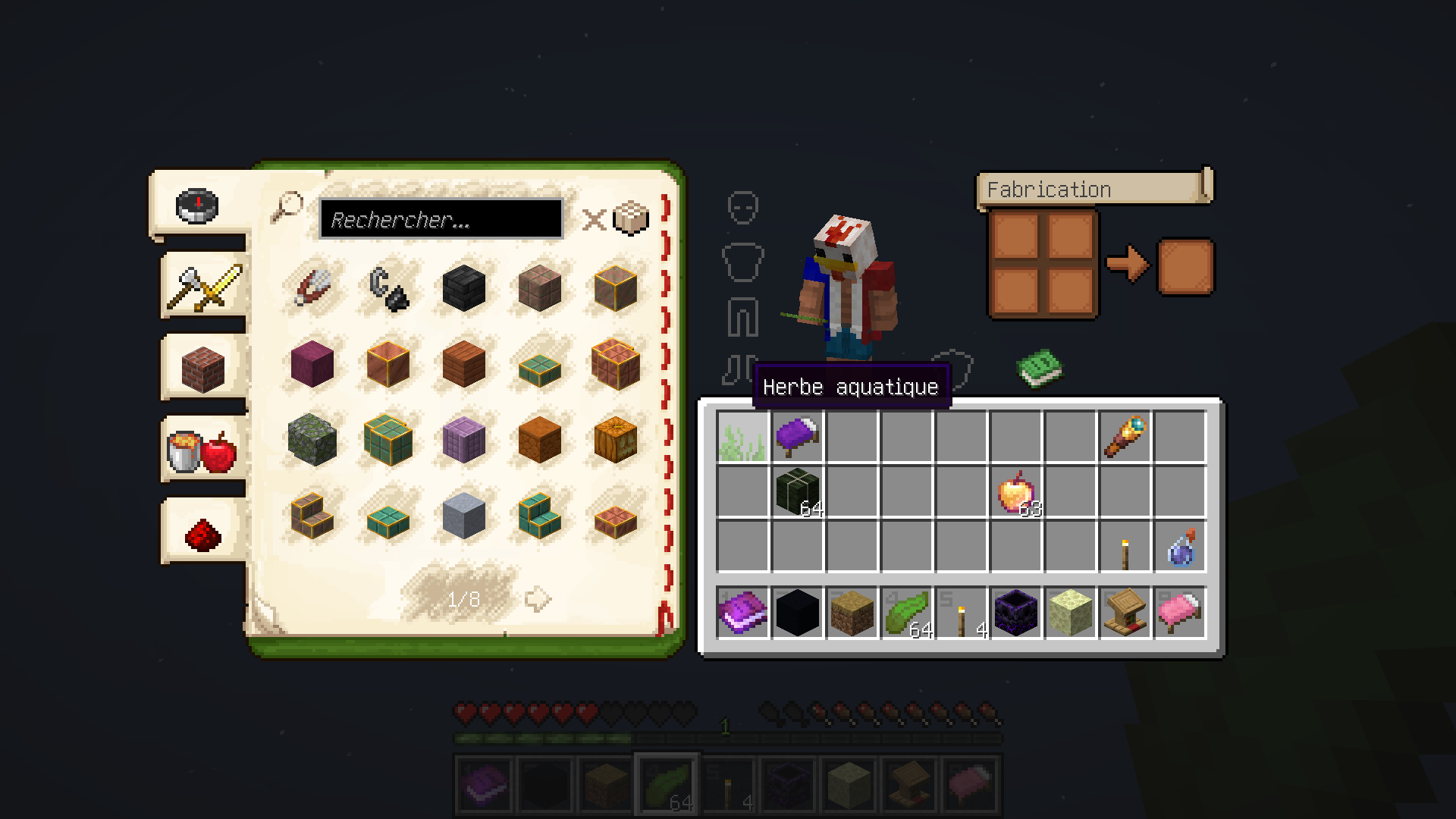The width and height of the screenshot is (1456, 819).
Task: Select the potion in the inventory
Action: [1180, 551]
